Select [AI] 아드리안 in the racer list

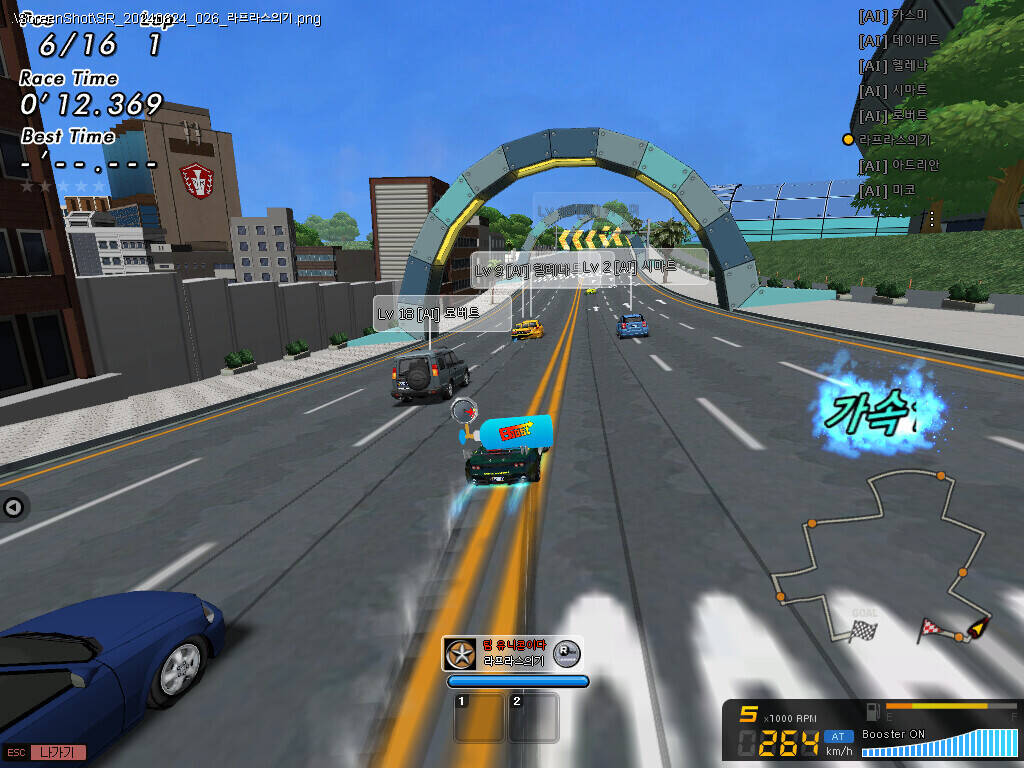pos(899,165)
